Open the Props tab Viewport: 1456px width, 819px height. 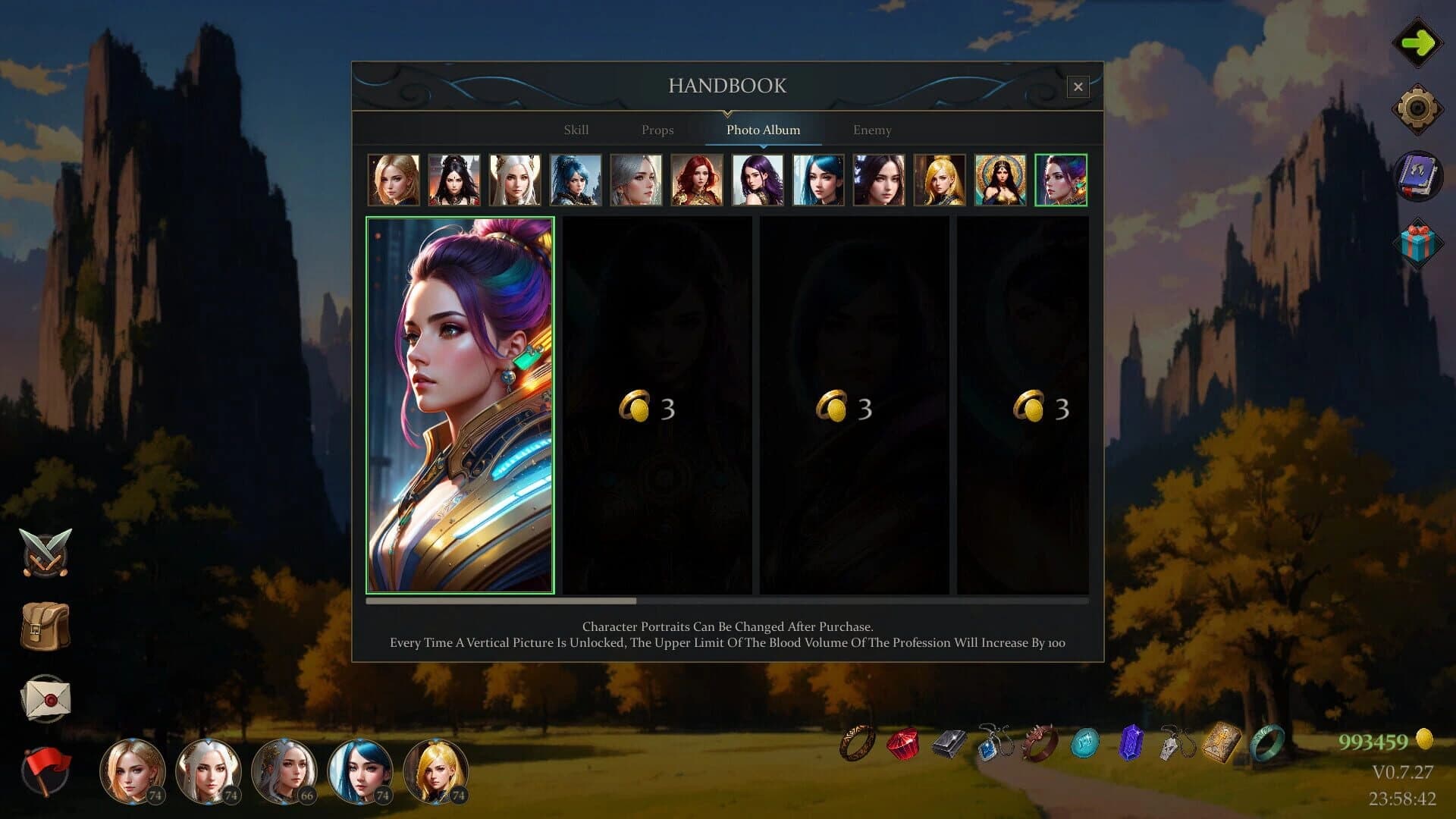[x=657, y=130]
